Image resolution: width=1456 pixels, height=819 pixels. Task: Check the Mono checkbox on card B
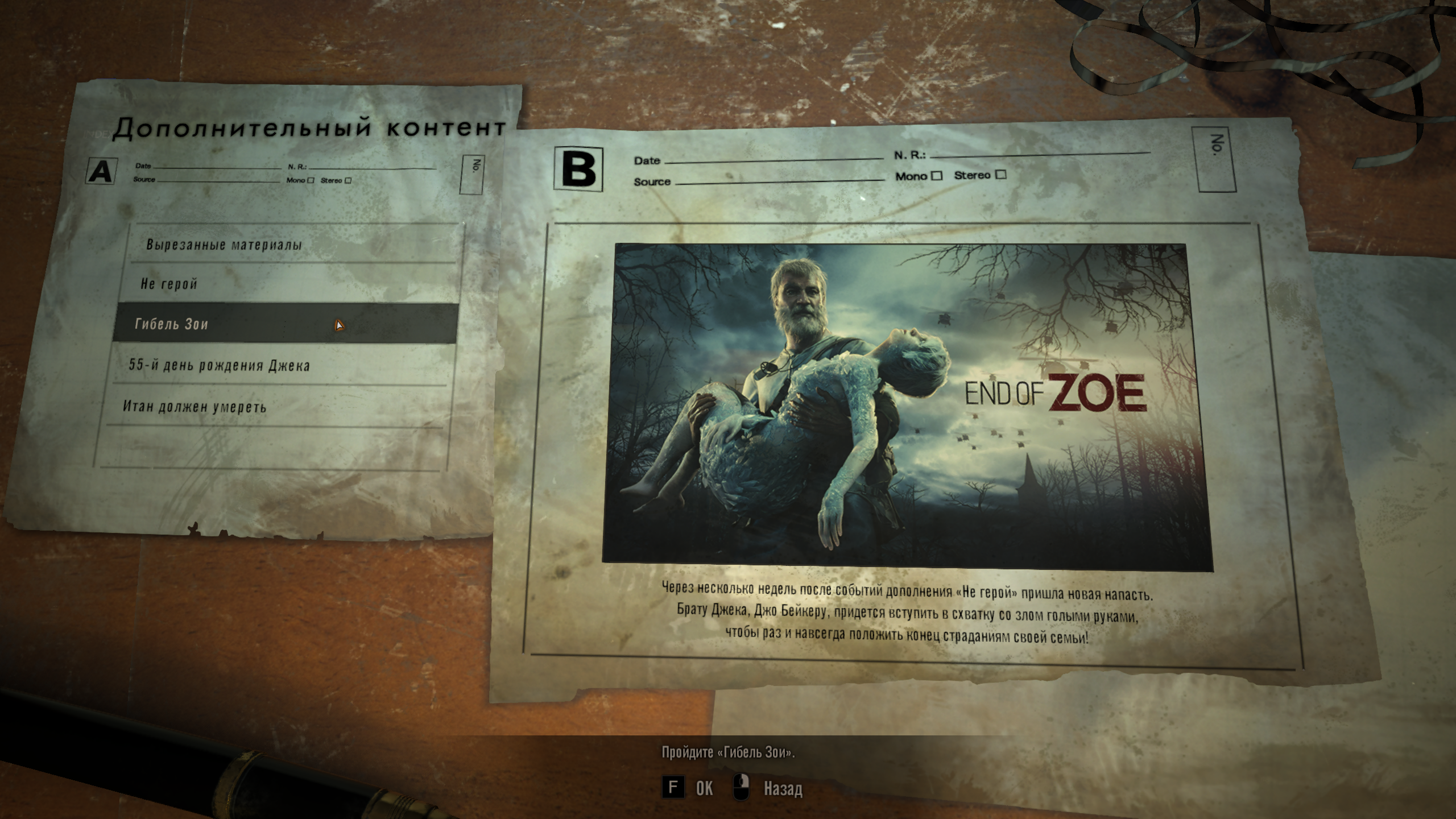tap(937, 175)
